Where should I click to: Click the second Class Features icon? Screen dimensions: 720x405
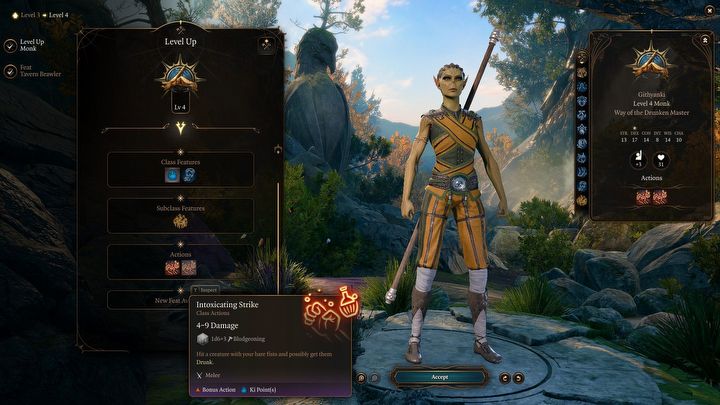188,175
